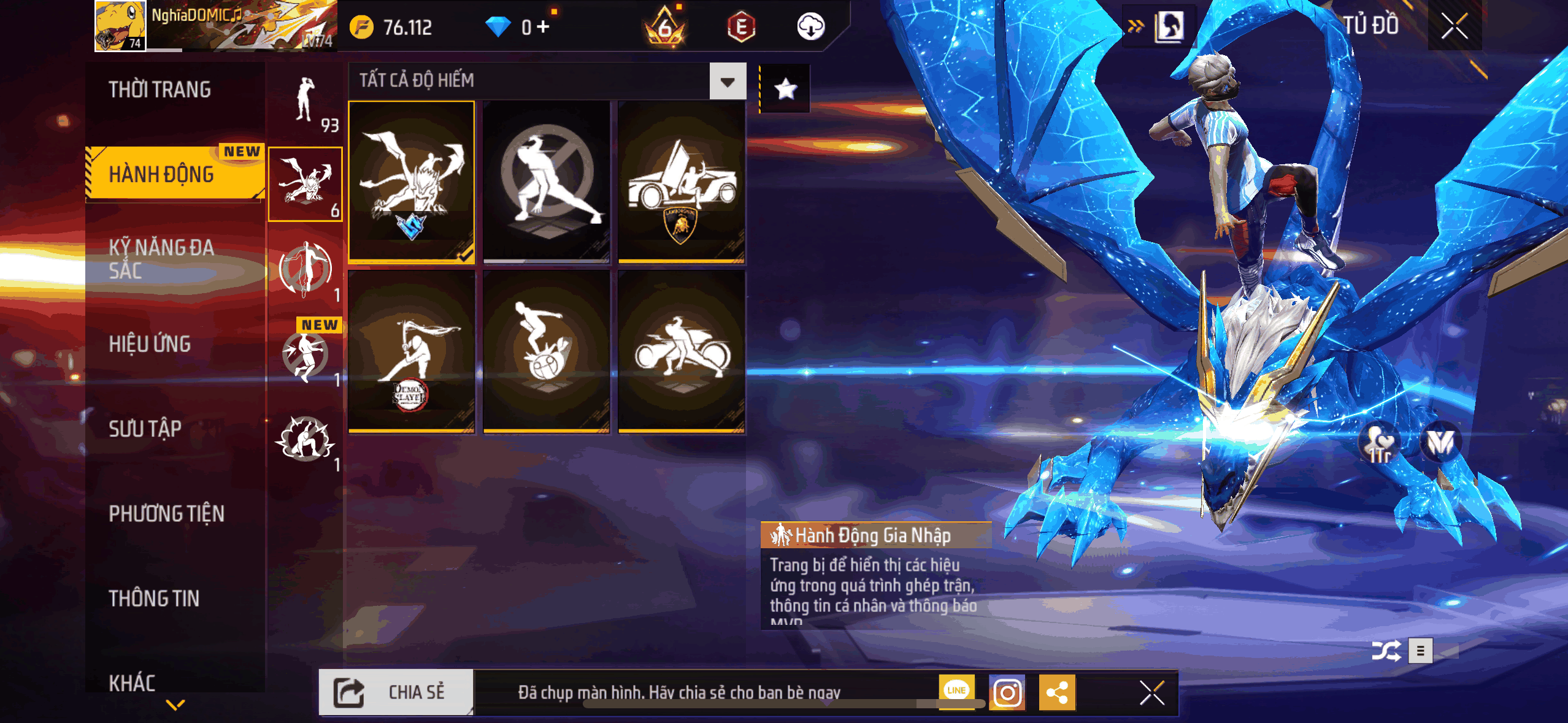Select the KỸ NĂNG ĐA SẮC tab

click(x=161, y=259)
